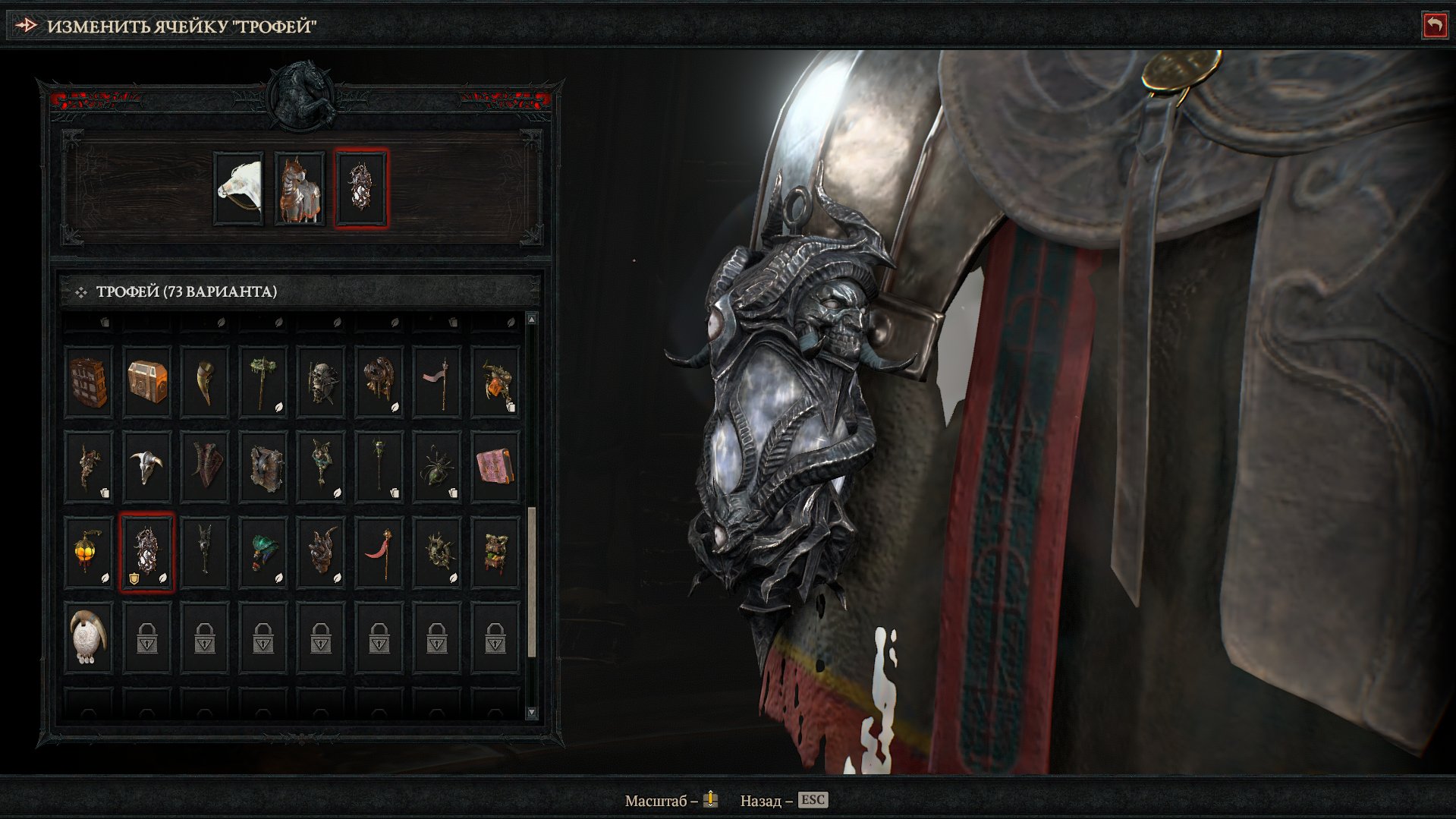This screenshot has width=1456, height=819.
Task: Select the equipped trophy slot in the top row
Action: pos(361,188)
